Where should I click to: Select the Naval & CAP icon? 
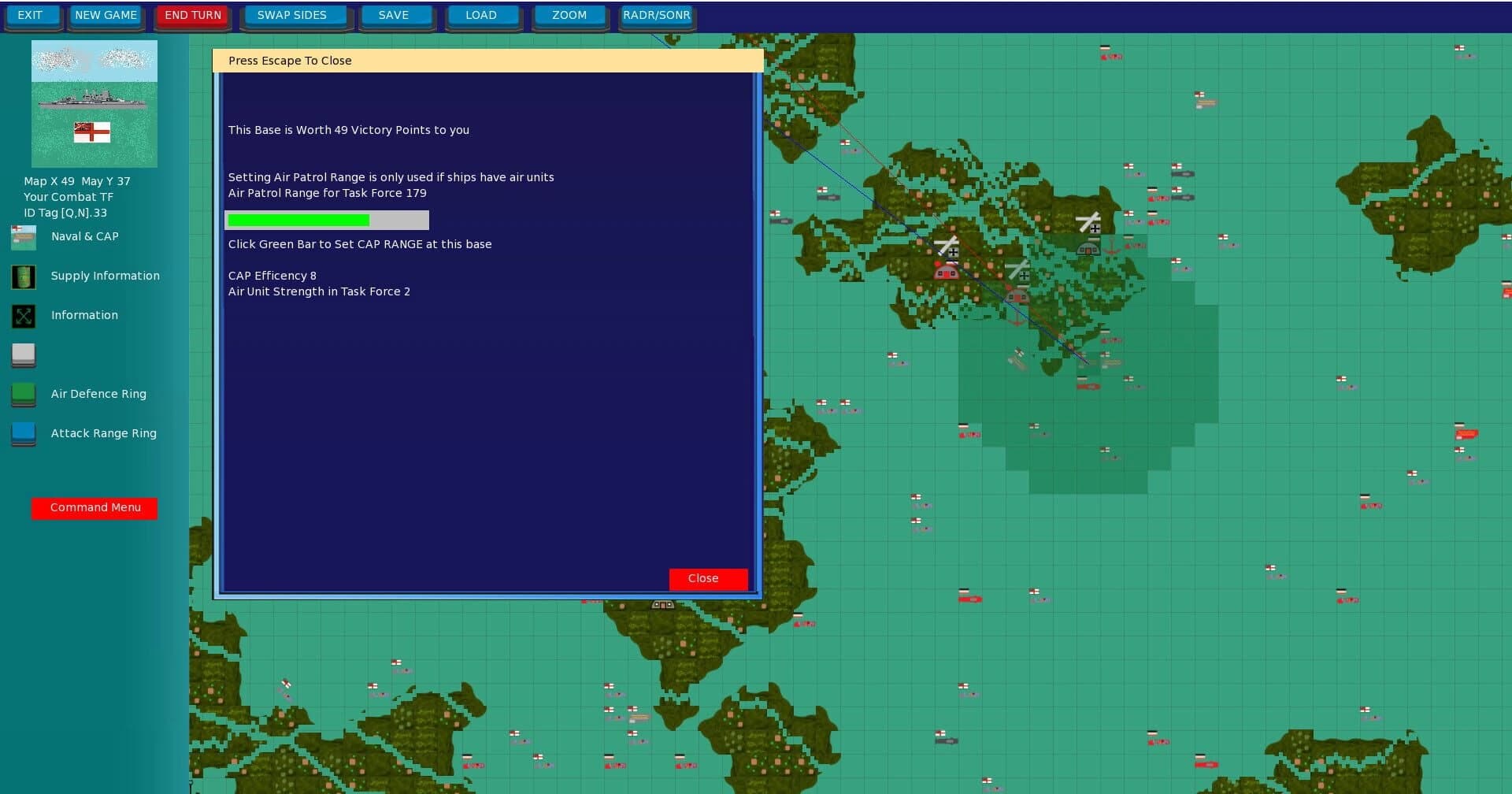coord(24,238)
